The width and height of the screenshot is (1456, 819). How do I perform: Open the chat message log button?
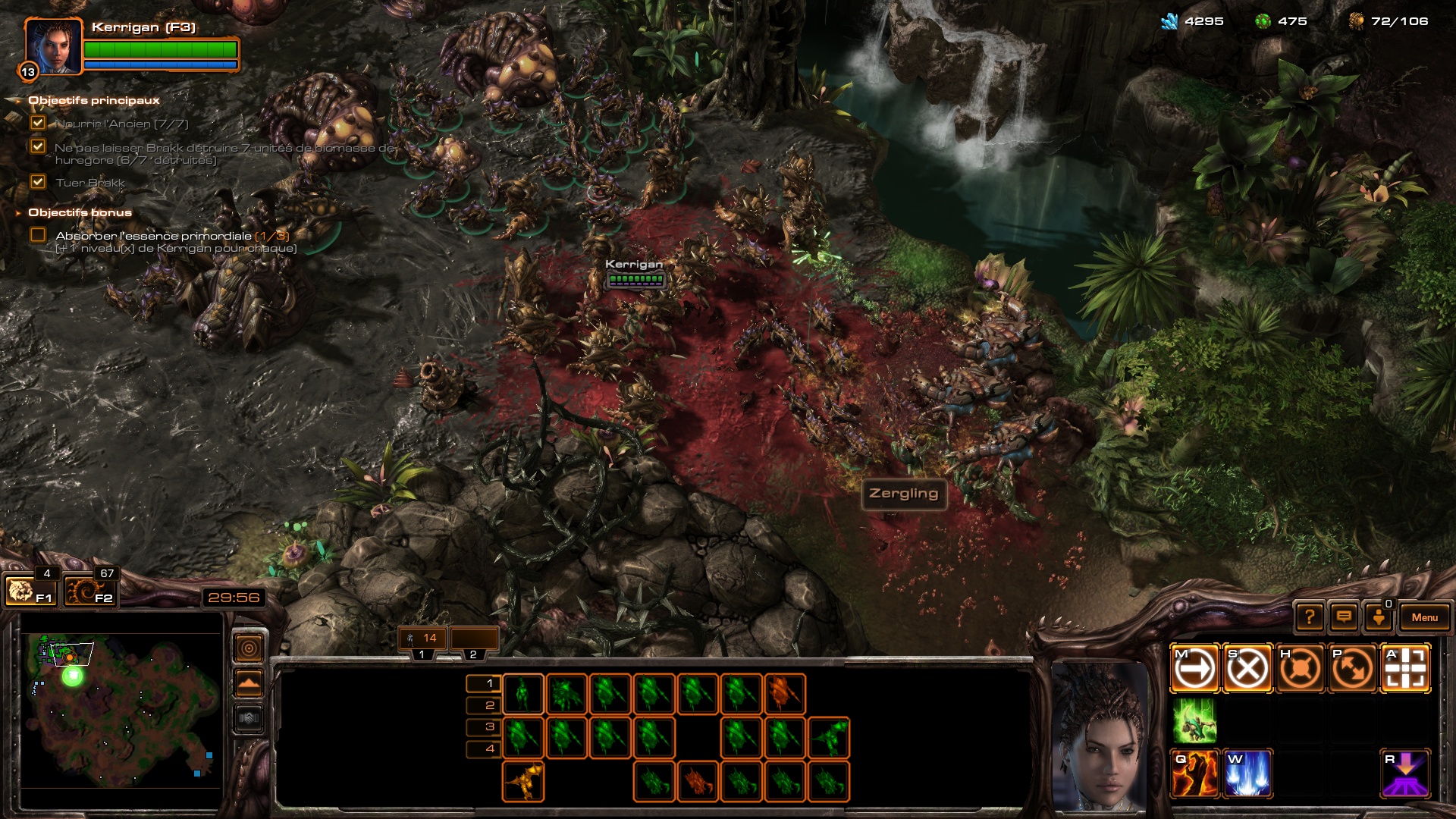(1344, 617)
